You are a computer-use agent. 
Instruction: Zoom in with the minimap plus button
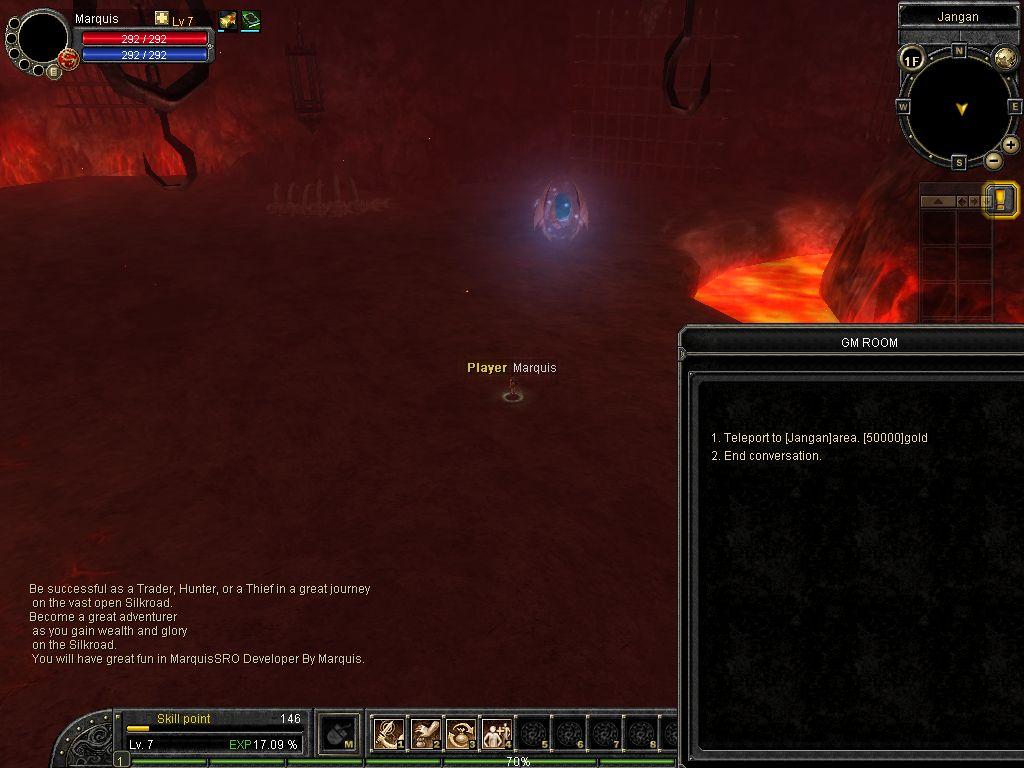click(1011, 146)
